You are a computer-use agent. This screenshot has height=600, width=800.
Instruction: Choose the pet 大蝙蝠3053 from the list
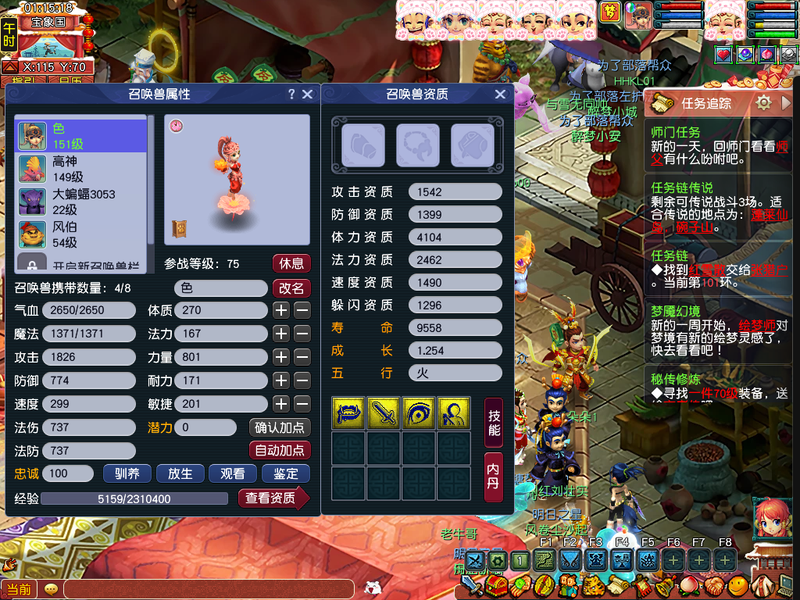point(82,201)
